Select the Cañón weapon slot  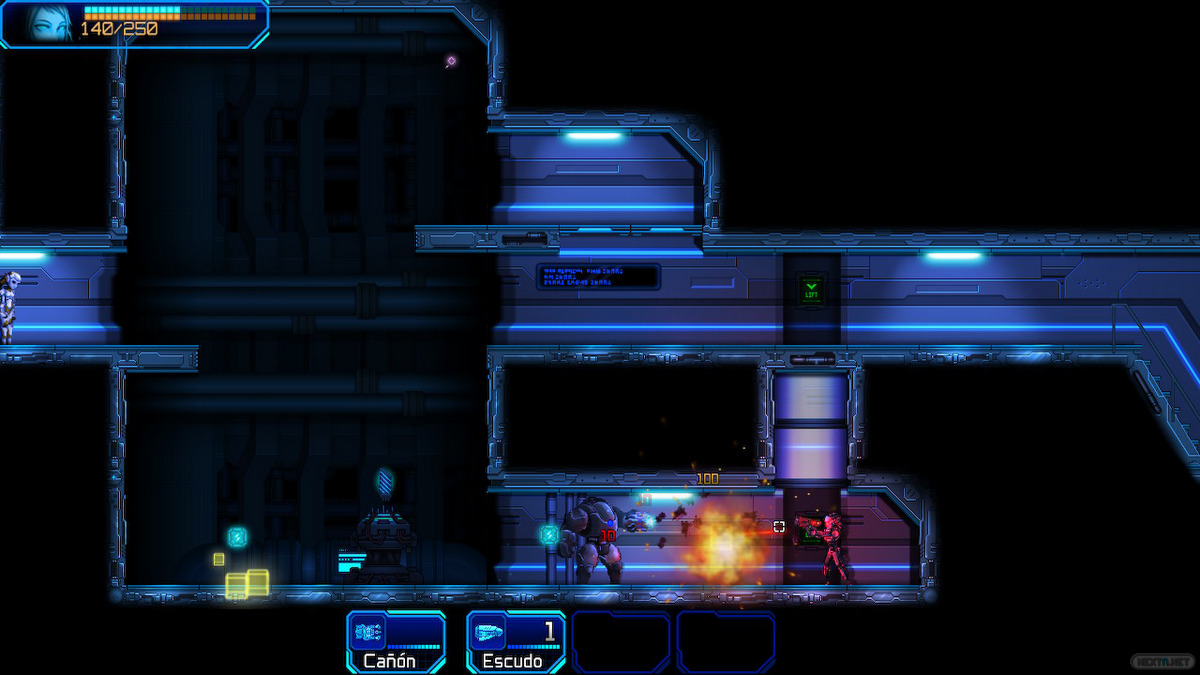pyautogui.click(x=396, y=642)
